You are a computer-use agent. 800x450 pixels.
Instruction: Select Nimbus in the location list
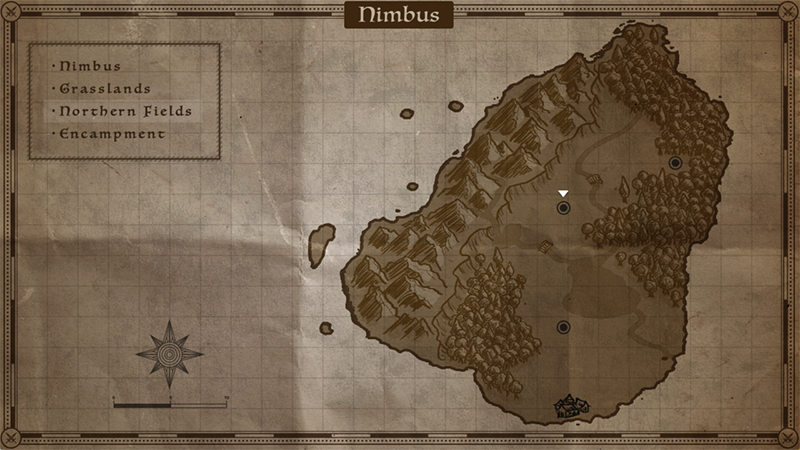tap(90, 66)
